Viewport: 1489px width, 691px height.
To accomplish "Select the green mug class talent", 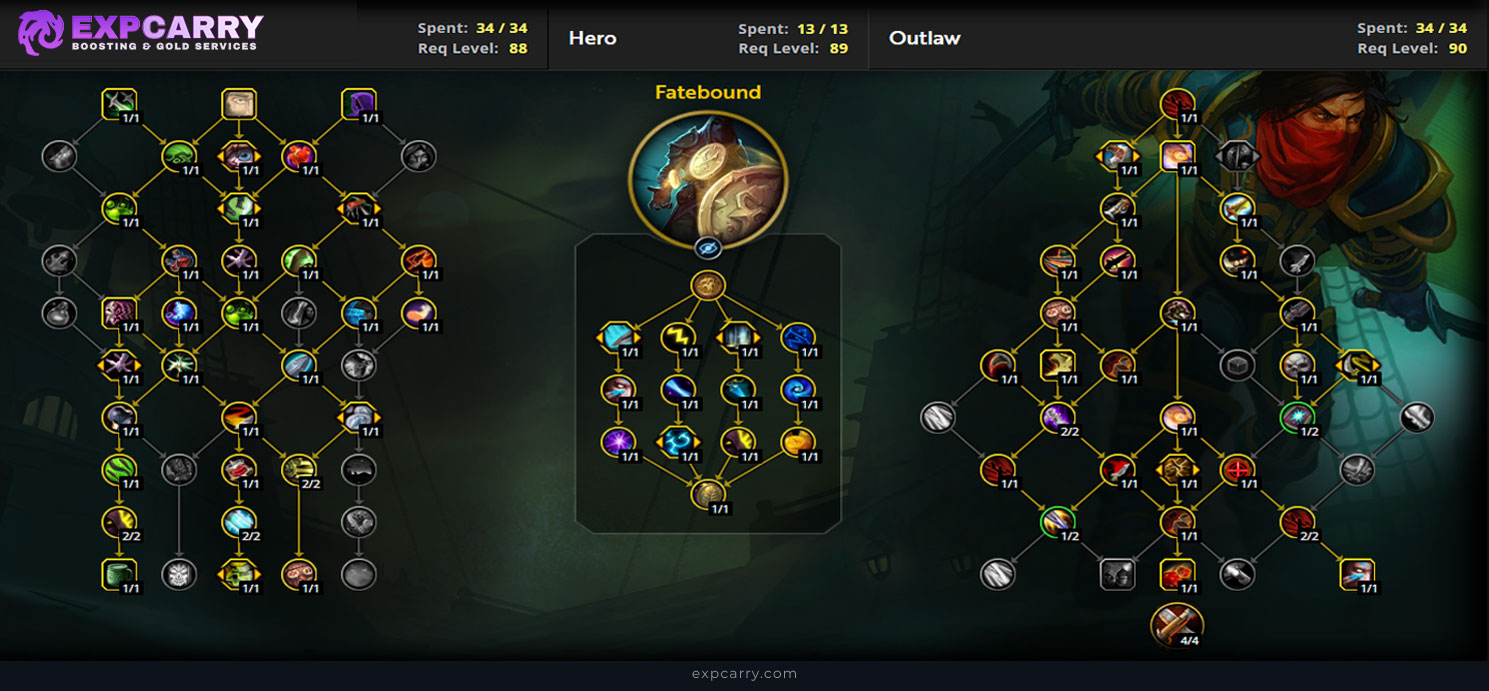I will click(118, 573).
